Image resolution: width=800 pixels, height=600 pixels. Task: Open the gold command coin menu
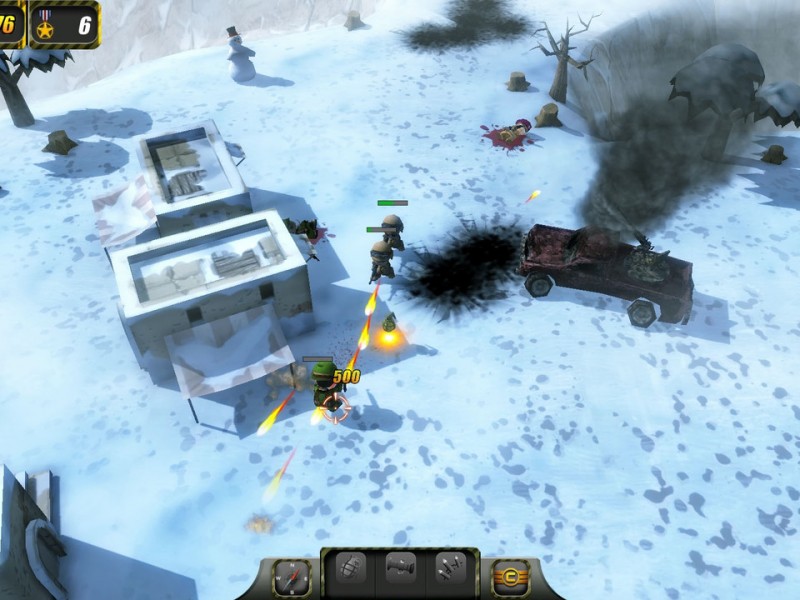pos(511,577)
